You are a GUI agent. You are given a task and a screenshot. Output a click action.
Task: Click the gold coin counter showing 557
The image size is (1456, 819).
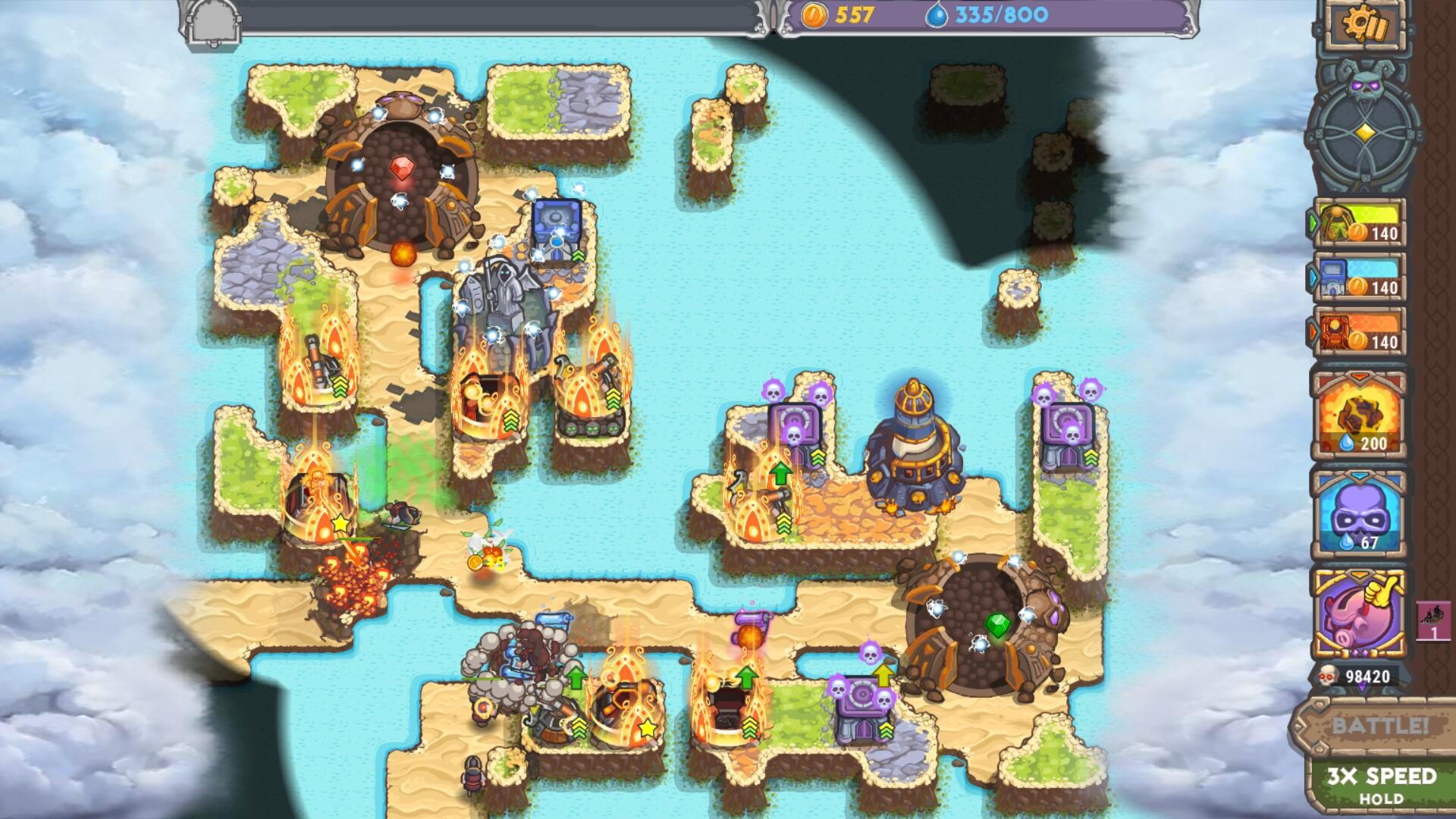pyautogui.click(x=842, y=13)
